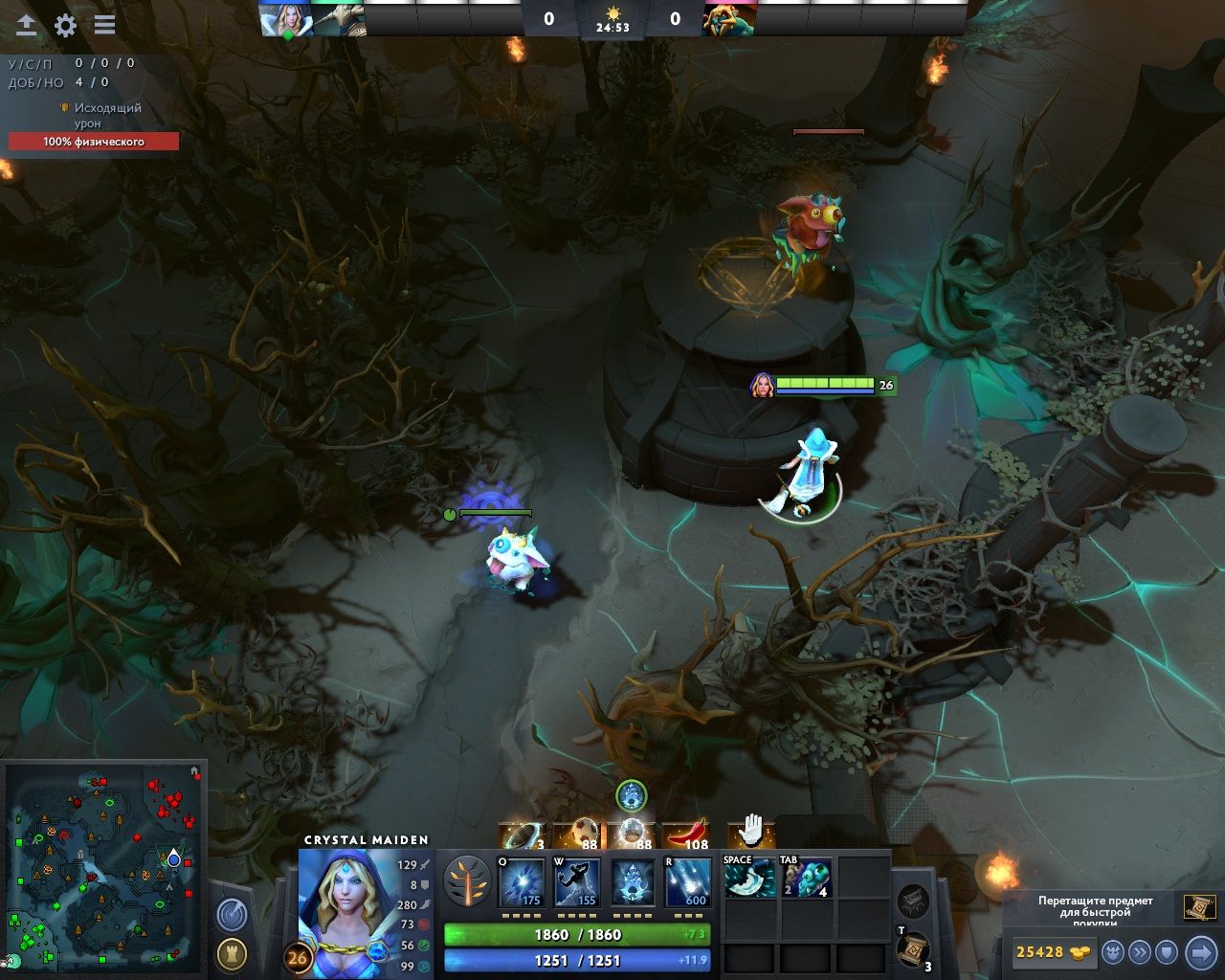Select the enemy hero portrait in the top bar

729,19
